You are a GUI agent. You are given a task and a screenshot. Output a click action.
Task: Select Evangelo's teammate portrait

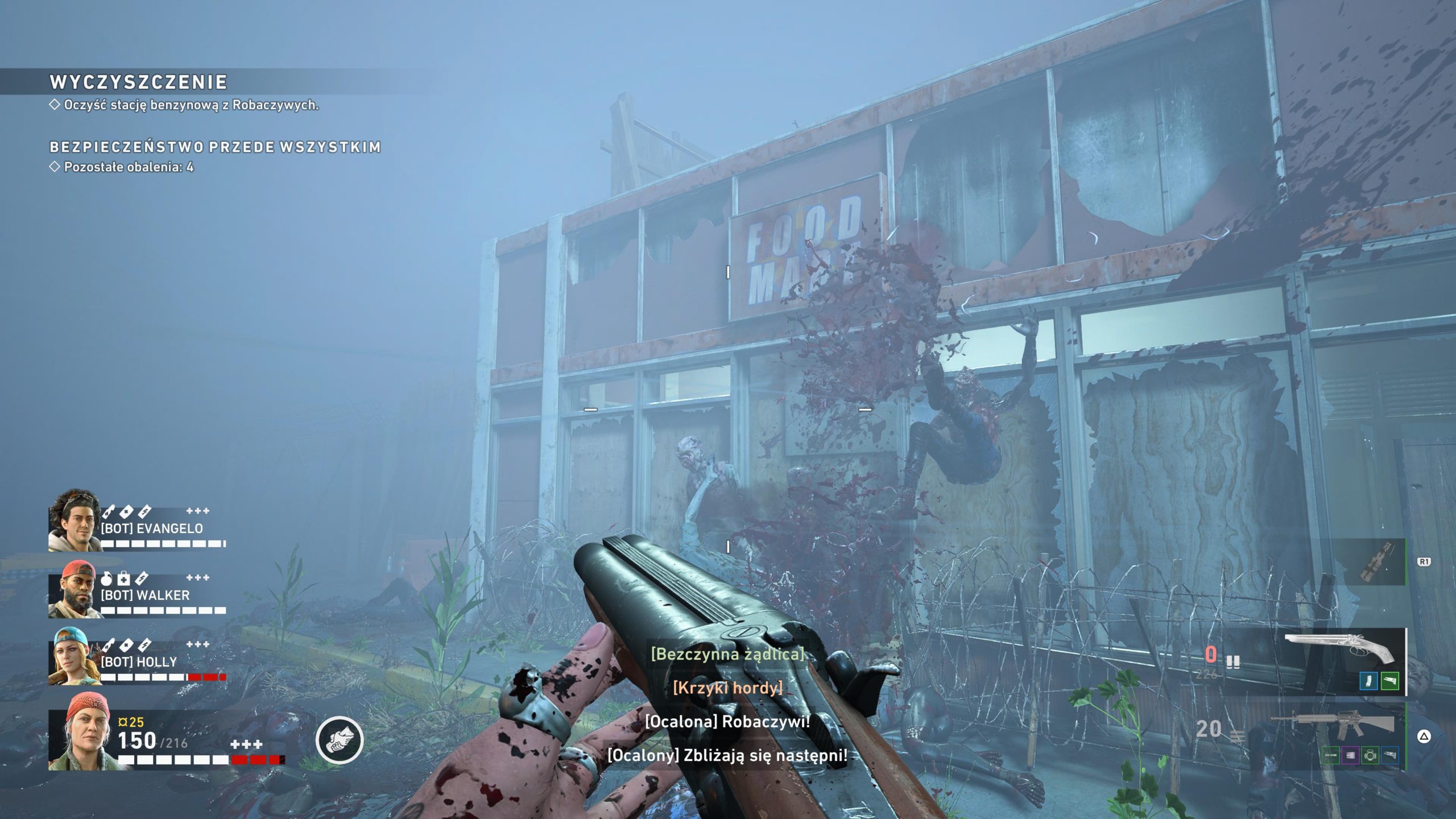74,520
